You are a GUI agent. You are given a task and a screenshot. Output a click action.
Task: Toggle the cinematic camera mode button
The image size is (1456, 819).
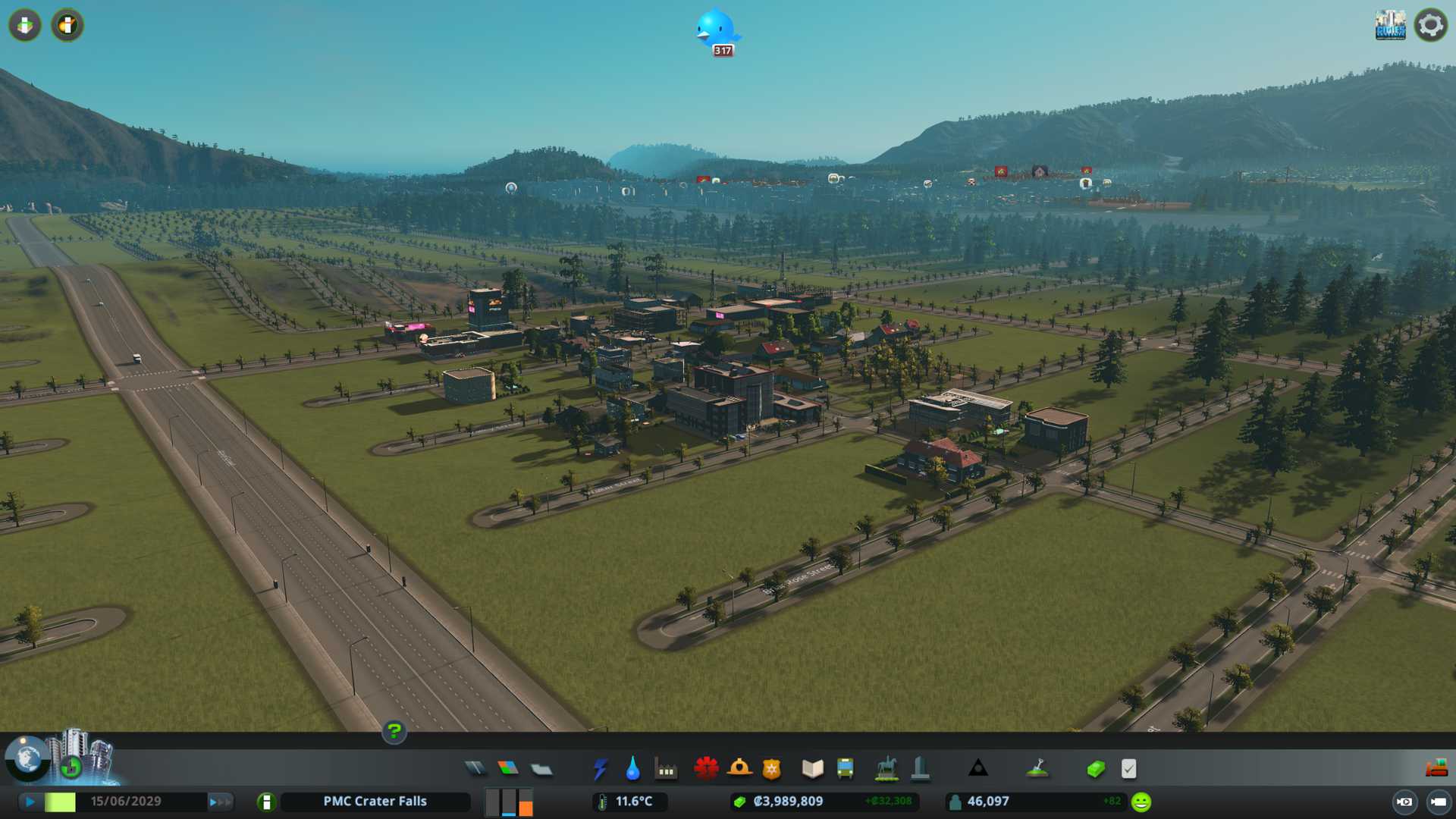1404,802
